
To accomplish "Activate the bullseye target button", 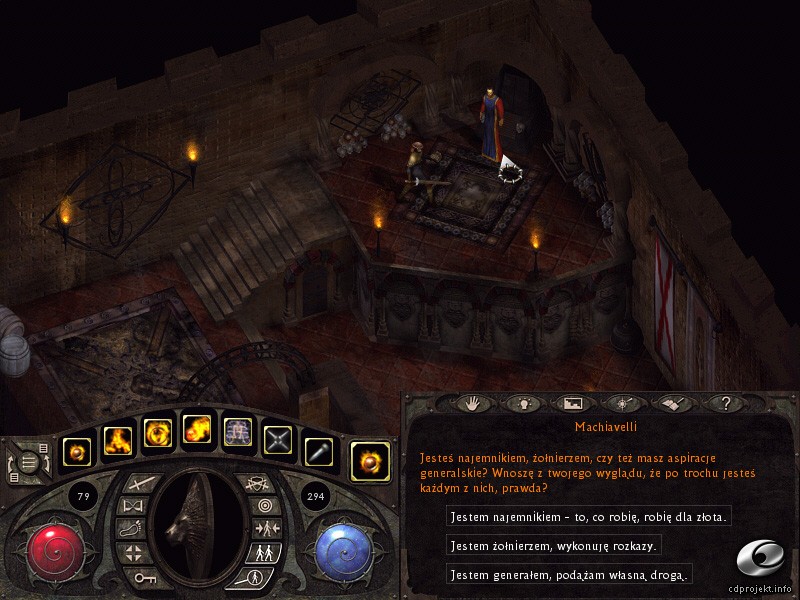I will [x=265, y=505].
